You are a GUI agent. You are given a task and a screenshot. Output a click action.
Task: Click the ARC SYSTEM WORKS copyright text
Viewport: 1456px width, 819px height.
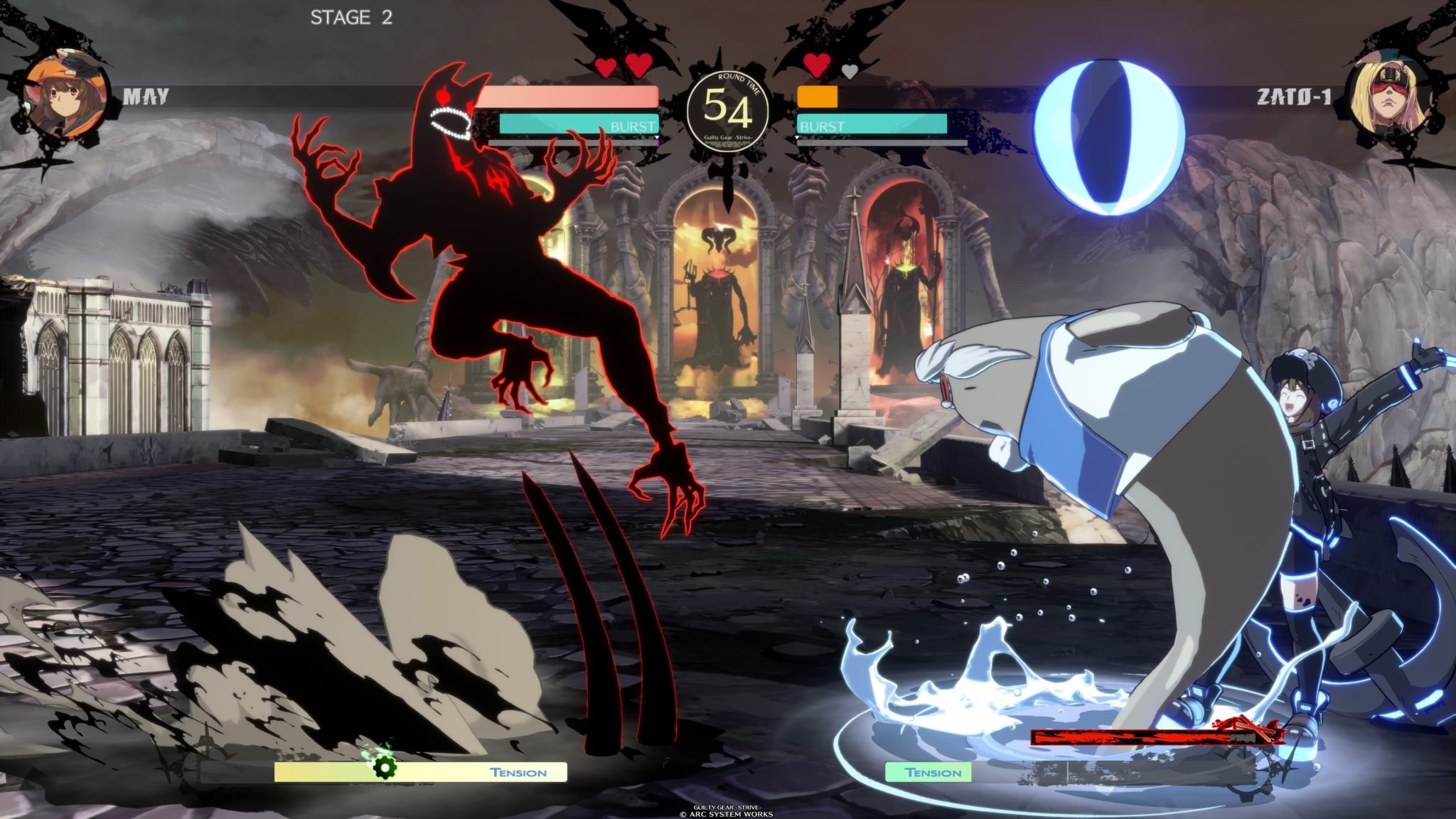tap(727, 813)
